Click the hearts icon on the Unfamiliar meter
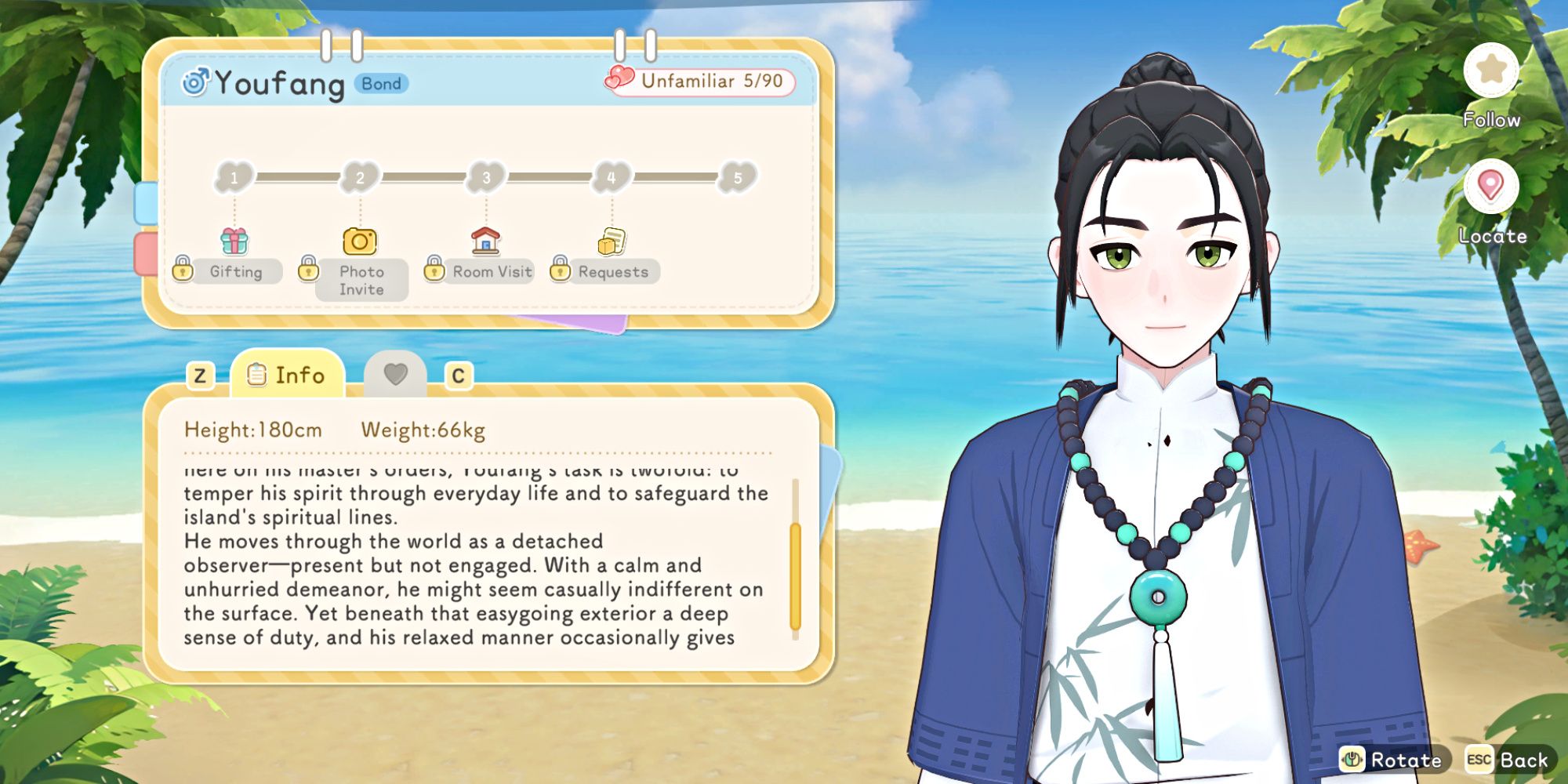Viewport: 1568px width, 784px height. click(618, 79)
